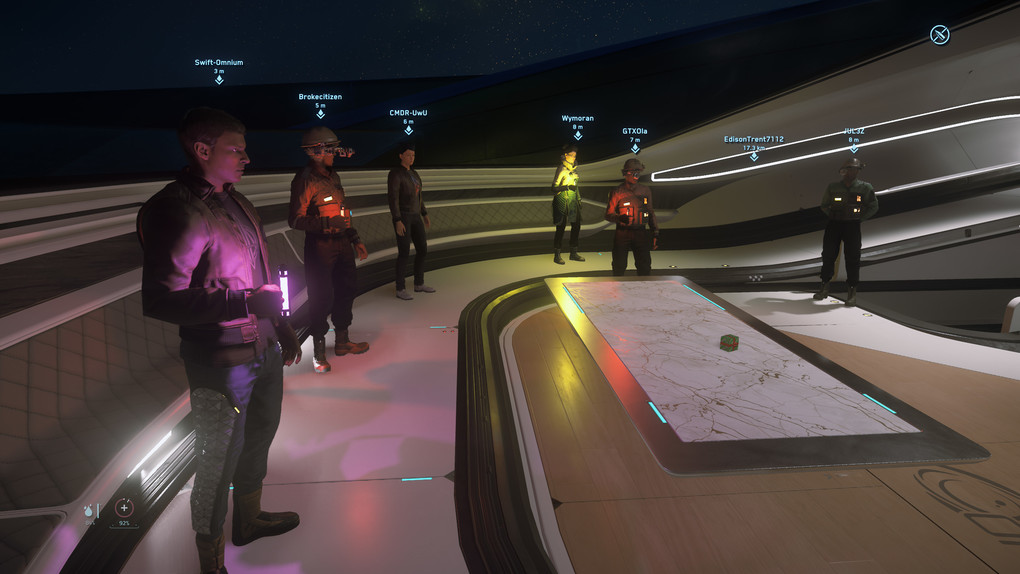Screen dimensions: 1020x574
Task: Open the health status cross icon
Action: click(x=124, y=508)
